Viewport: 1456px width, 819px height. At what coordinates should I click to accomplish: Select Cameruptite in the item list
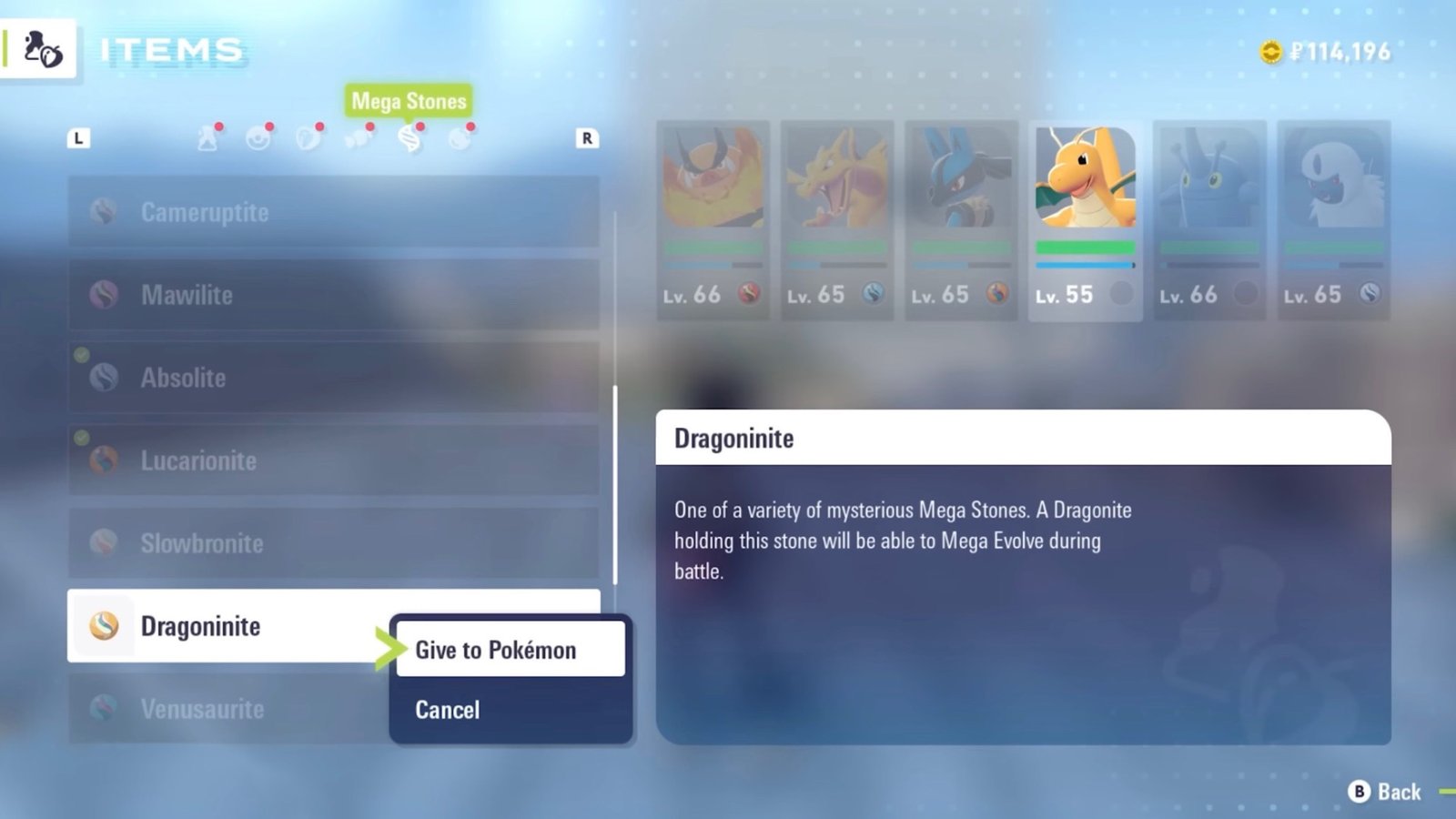[333, 212]
